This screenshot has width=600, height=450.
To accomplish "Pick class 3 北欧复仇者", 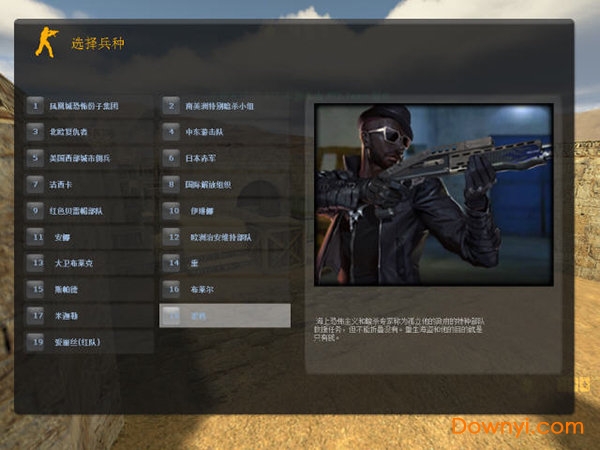I will click(x=90, y=131).
